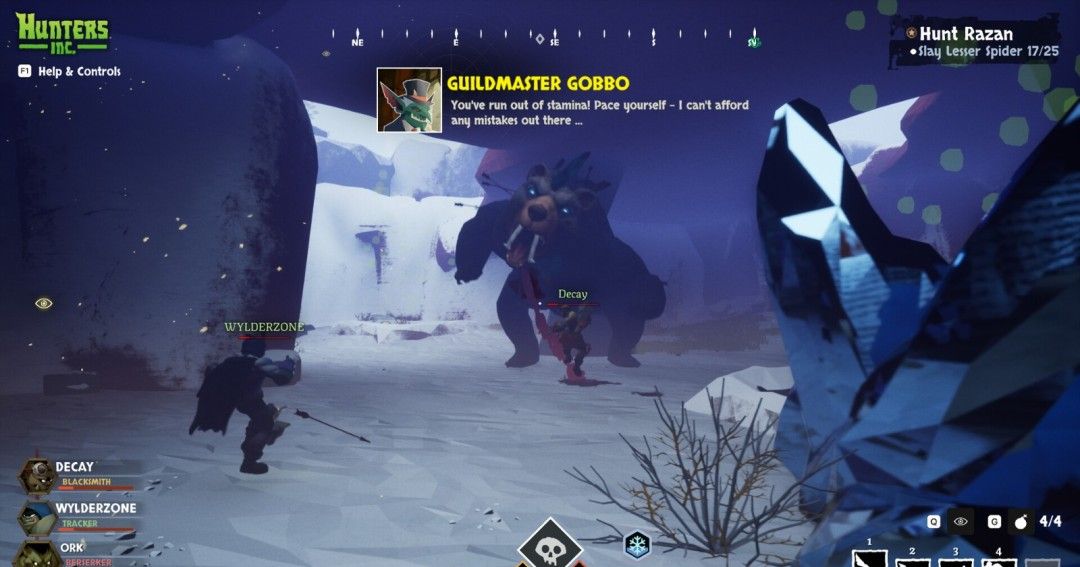
Task: Click the eye indicator at the left edge
Action: tap(44, 303)
